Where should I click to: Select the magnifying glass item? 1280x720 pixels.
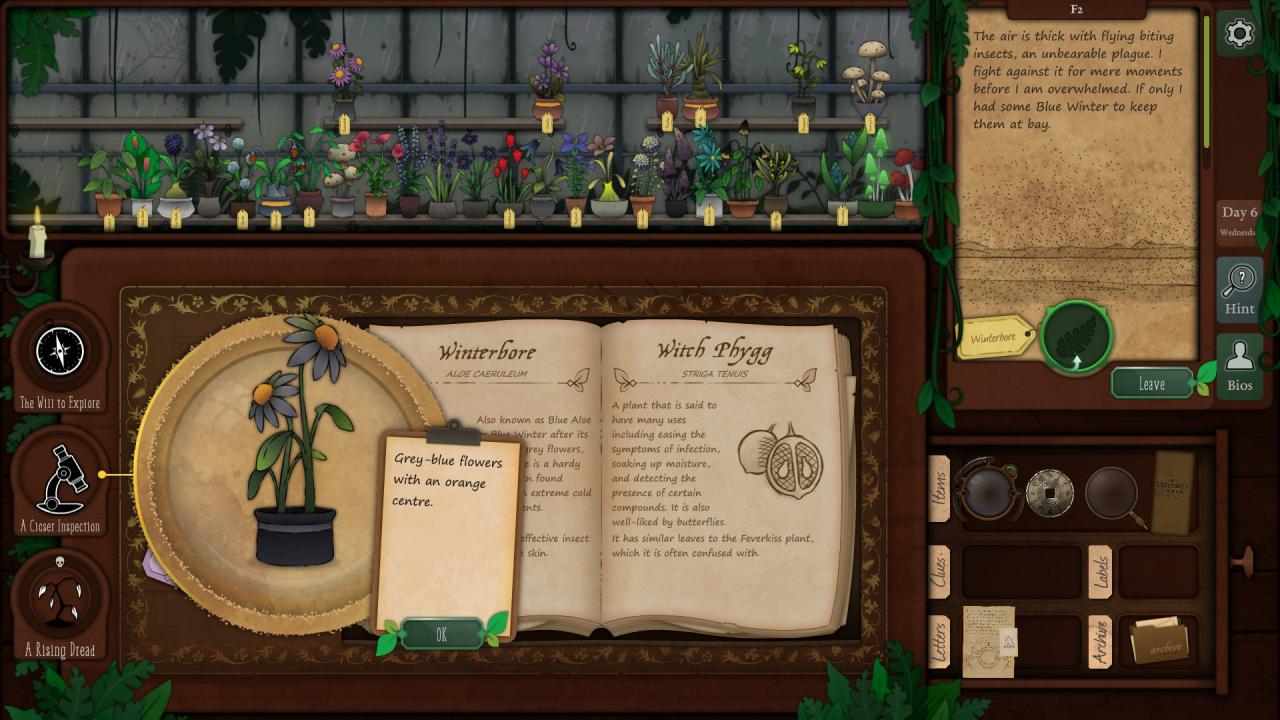(1112, 491)
